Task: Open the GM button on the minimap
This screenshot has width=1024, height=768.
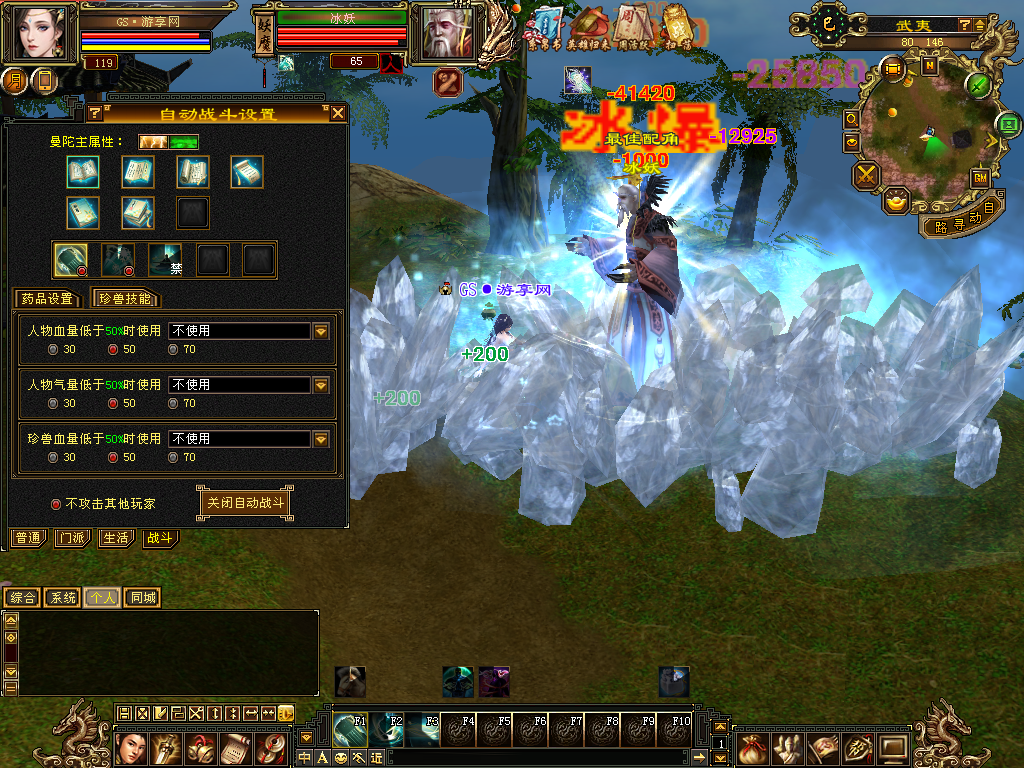Action: (x=980, y=177)
